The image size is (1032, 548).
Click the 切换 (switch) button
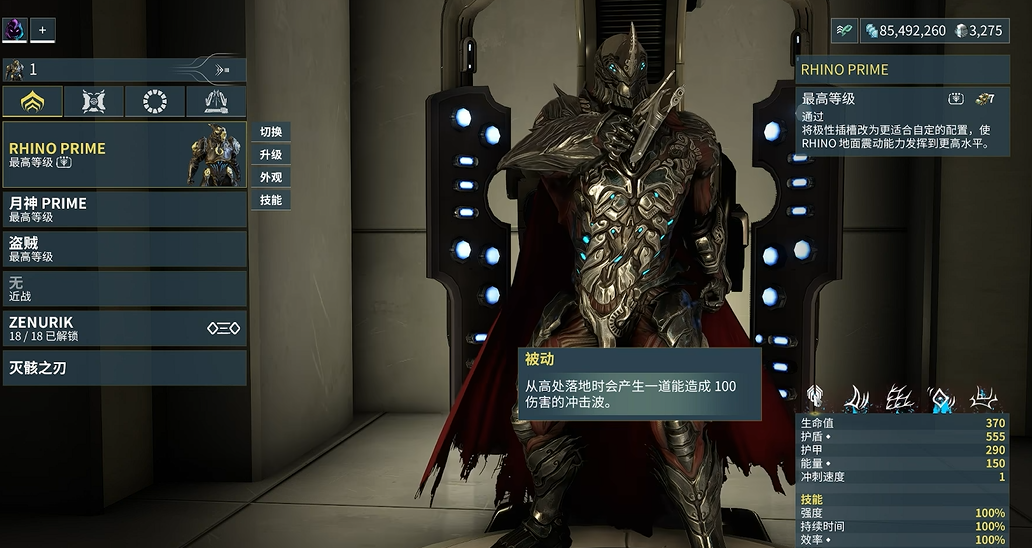pos(270,132)
